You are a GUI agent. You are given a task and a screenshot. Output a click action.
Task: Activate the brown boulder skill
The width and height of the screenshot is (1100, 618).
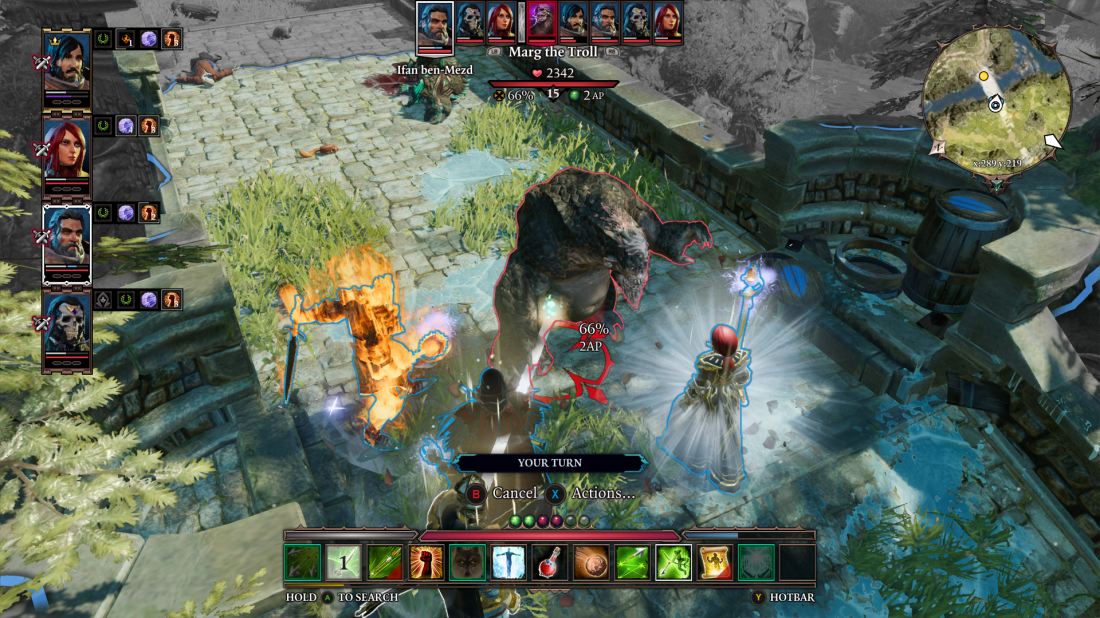[x=590, y=563]
